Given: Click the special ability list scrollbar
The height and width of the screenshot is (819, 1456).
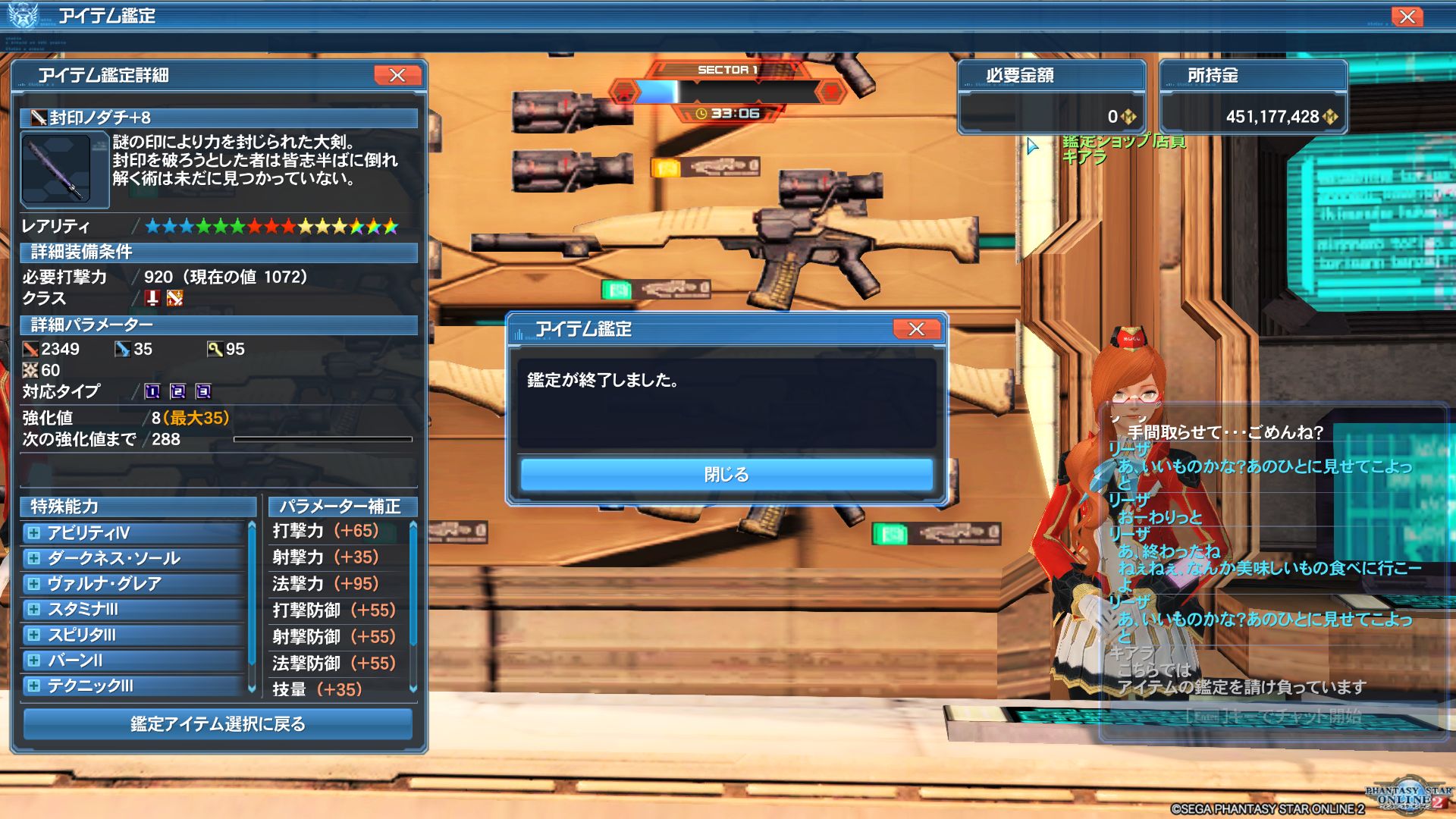Looking at the screenshot, I should point(252,599).
